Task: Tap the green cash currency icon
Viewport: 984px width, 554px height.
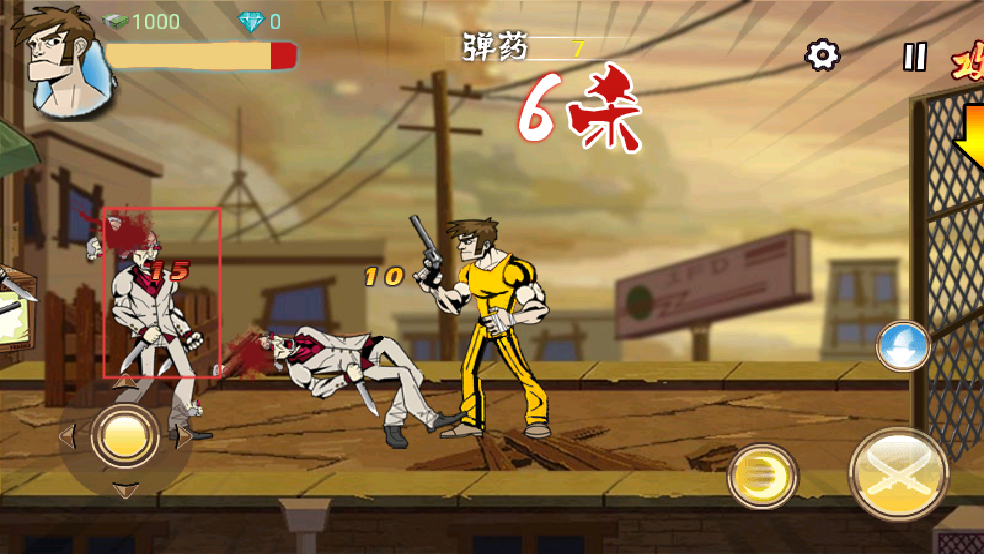Action: click(116, 21)
